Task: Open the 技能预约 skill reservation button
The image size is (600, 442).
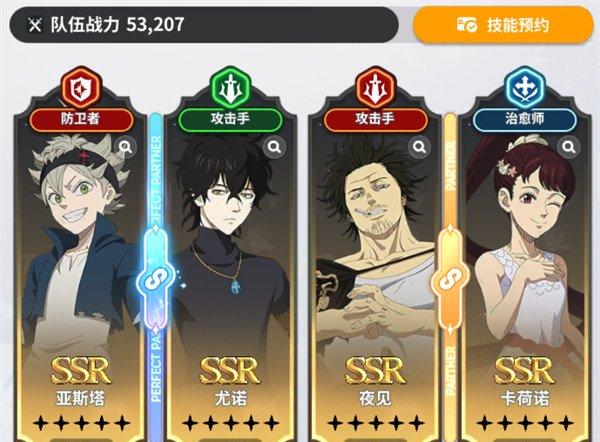Action: tap(503, 24)
